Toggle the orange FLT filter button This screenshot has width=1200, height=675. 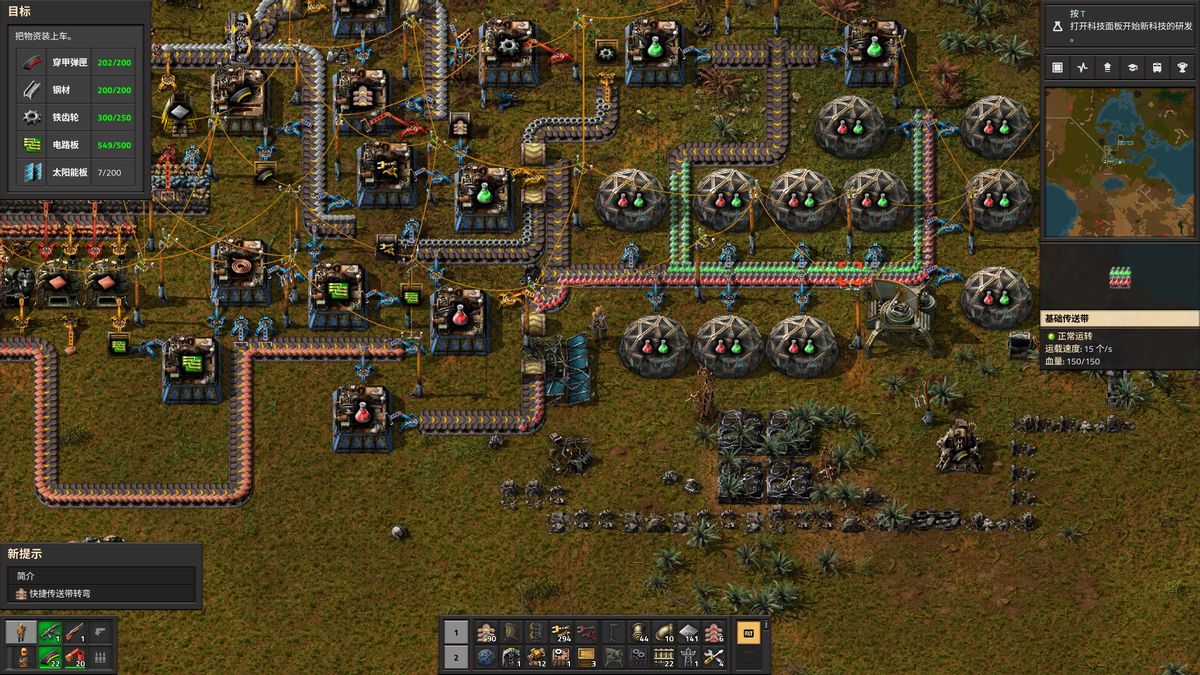click(746, 632)
